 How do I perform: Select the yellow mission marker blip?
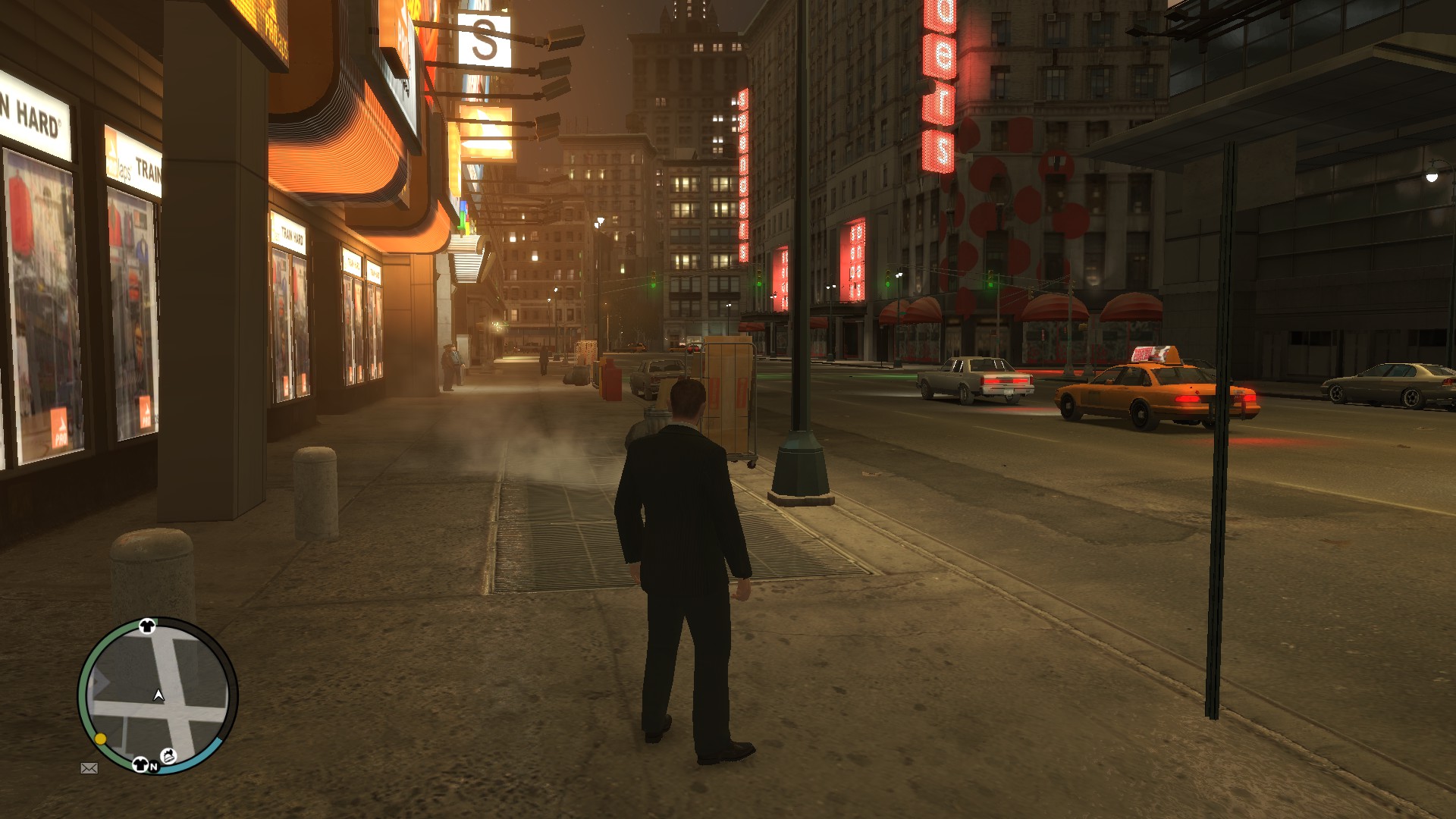pos(100,739)
